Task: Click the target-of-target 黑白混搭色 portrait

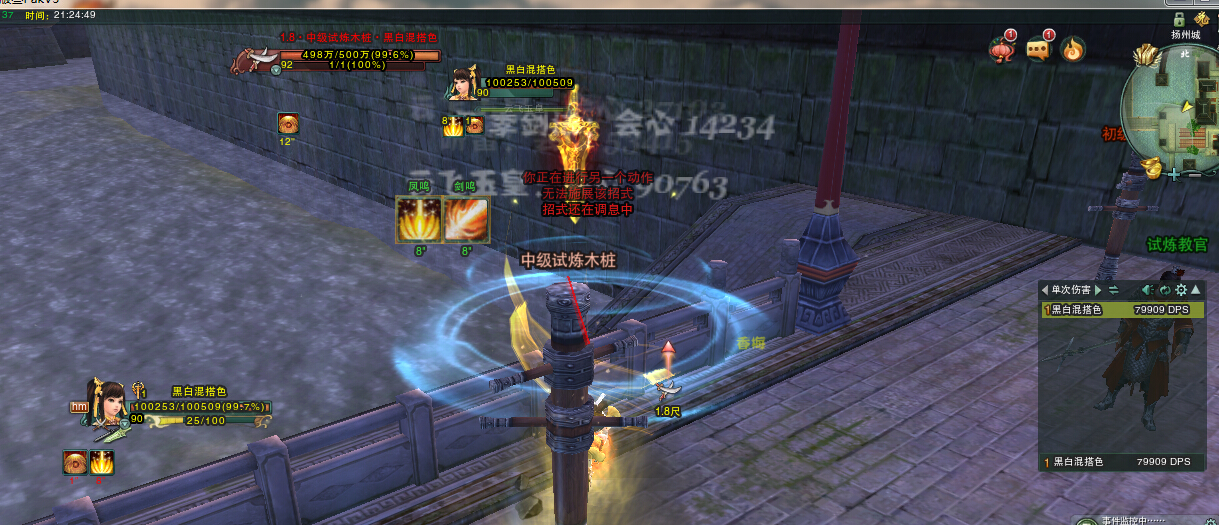Action: tap(462, 84)
